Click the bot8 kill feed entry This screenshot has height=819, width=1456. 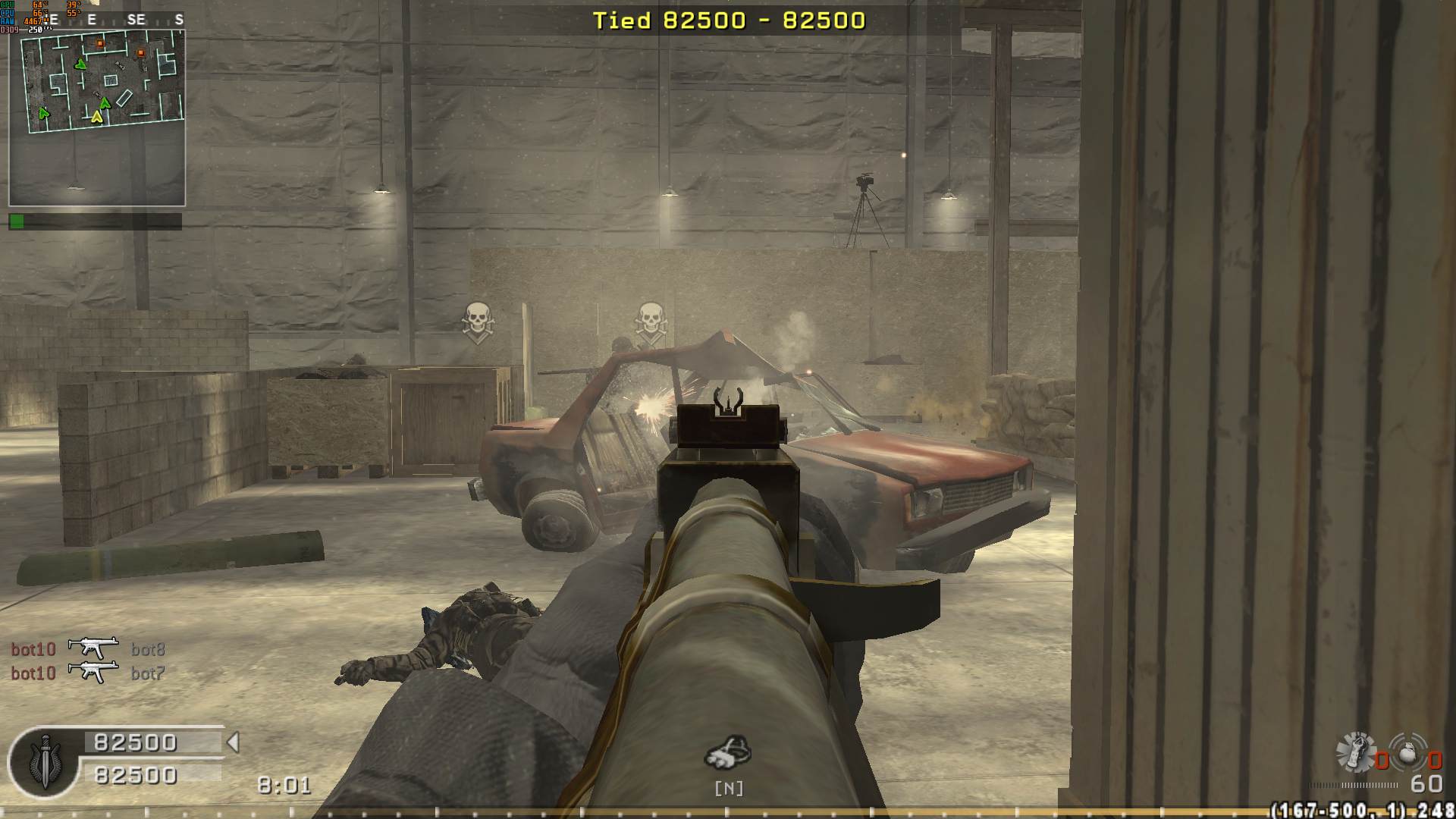(148, 649)
